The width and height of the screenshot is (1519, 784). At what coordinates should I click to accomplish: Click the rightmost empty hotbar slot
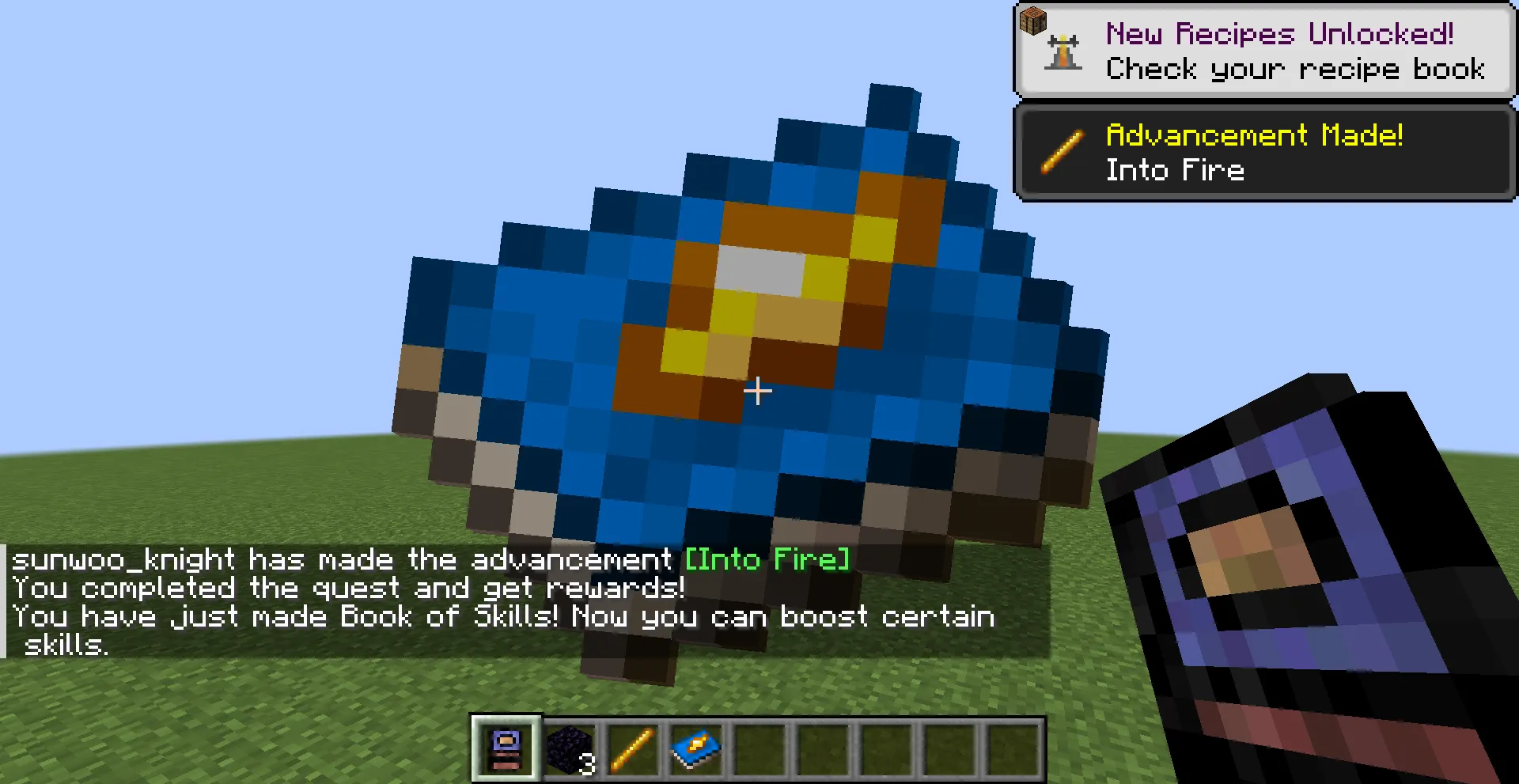tap(1013, 750)
